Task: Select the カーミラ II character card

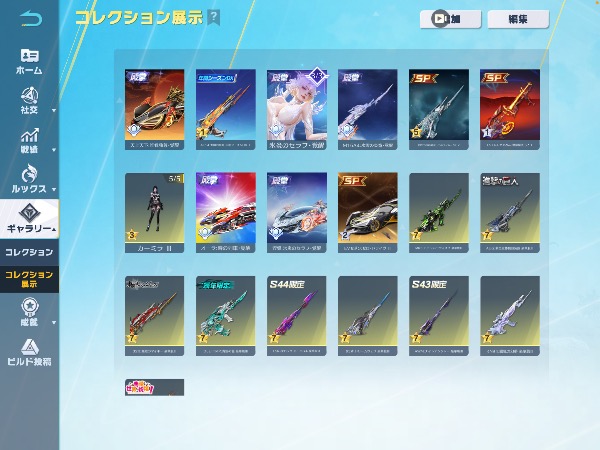Action: click(x=154, y=210)
